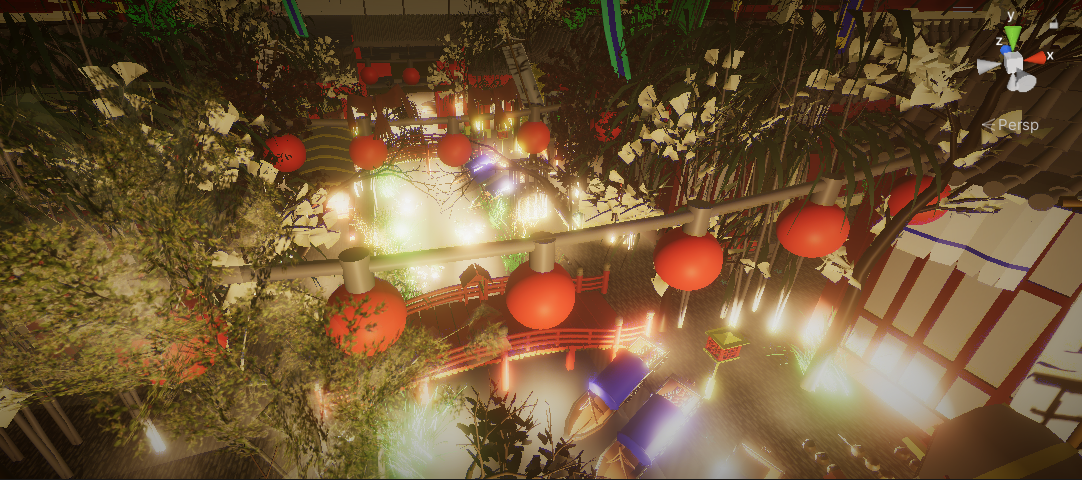Image resolution: width=1082 pixels, height=480 pixels.
Task: Click the blue Z axis on the gizmo
Action: pyautogui.click(x=1004, y=49)
